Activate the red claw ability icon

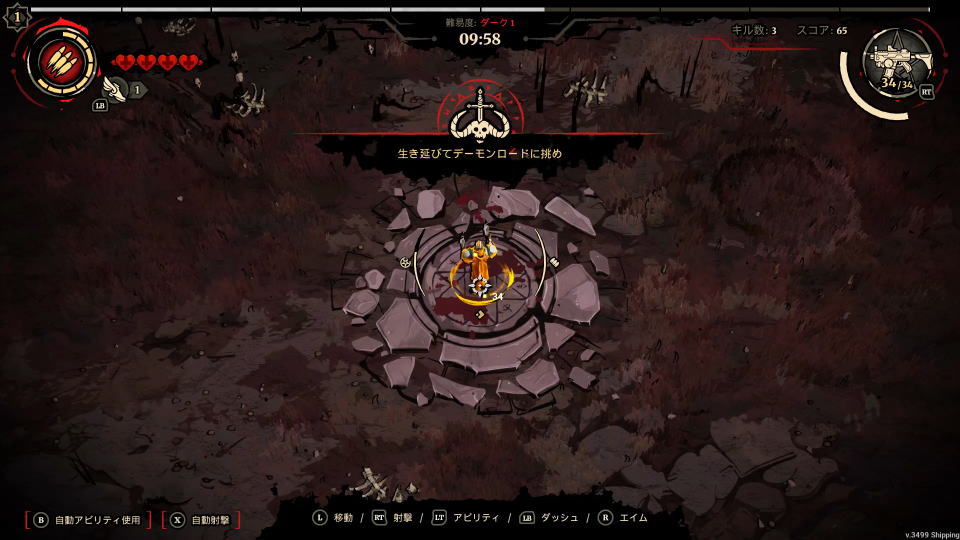tap(60, 60)
